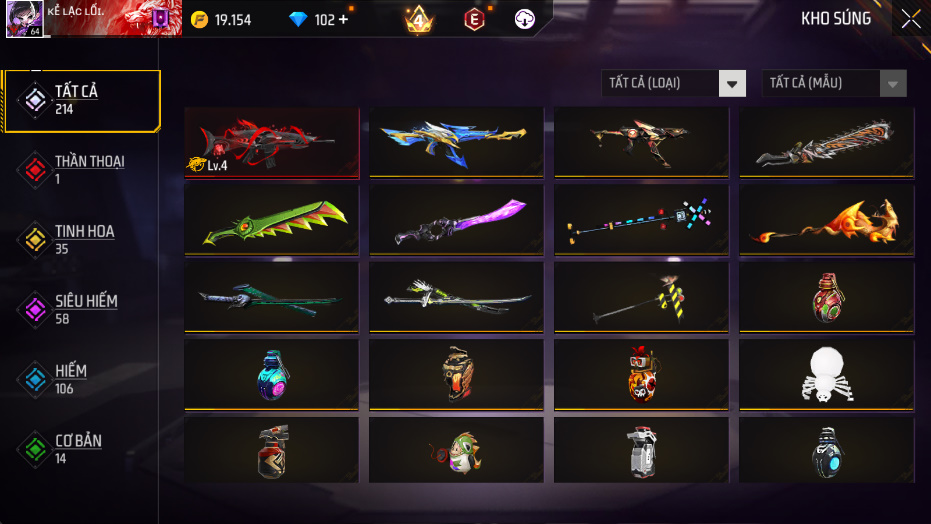
Task: Select the white spider grenade skin
Action: pyautogui.click(x=826, y=375)
